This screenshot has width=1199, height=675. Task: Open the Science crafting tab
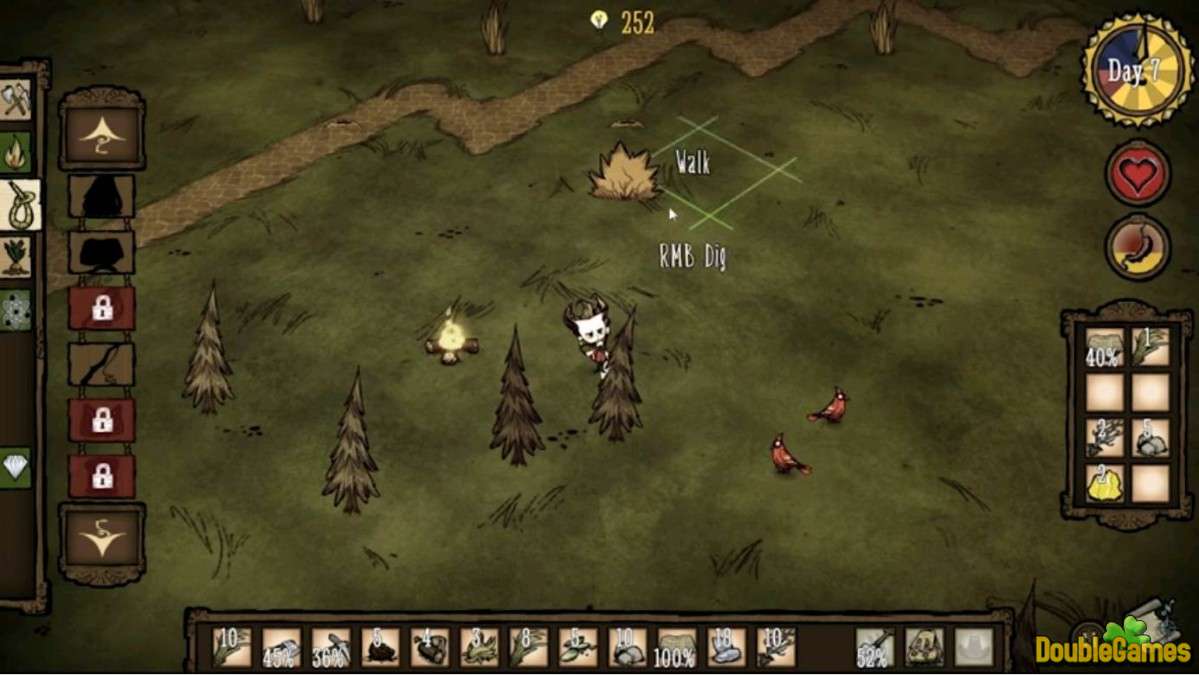click(x=16, y=310)
